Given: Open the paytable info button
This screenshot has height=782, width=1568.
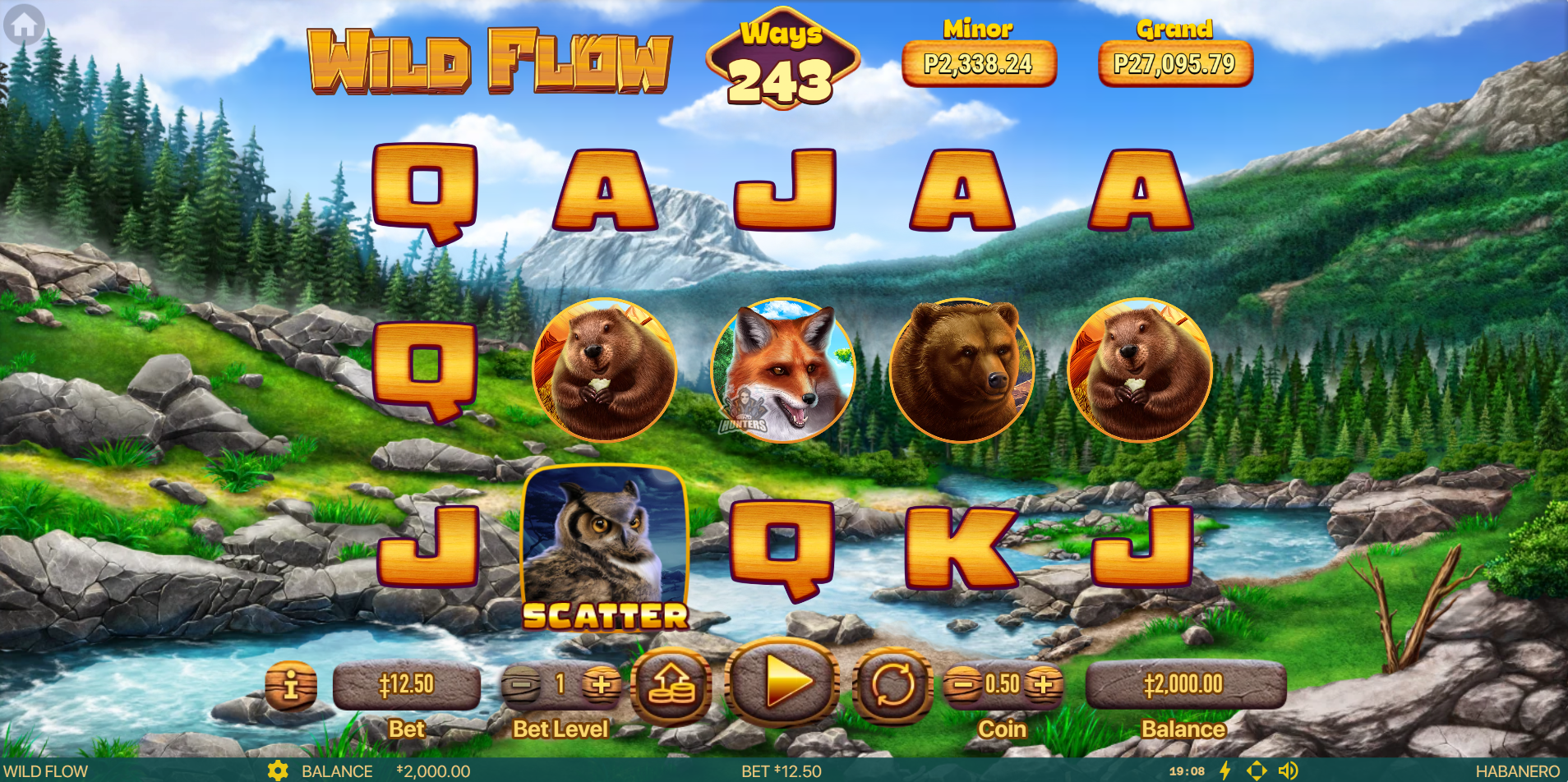Looking at the screenshot, I should coord(291,685).
